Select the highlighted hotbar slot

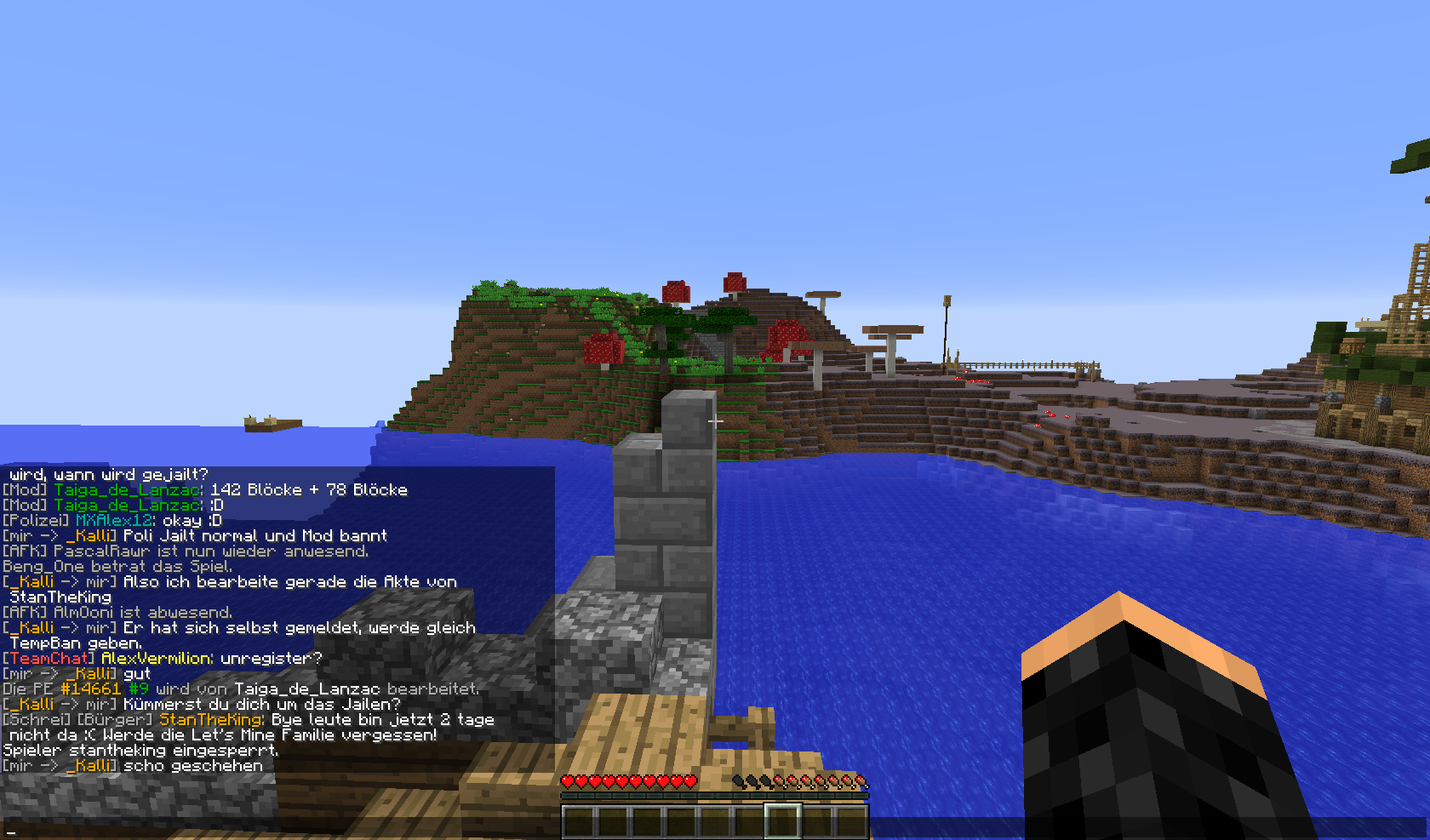[x=782, y=821]
